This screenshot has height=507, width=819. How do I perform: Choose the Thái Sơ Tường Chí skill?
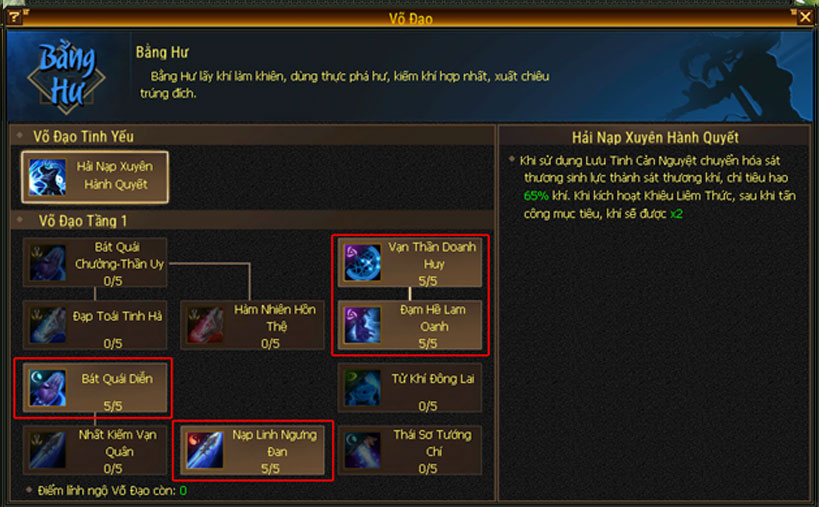410,450
